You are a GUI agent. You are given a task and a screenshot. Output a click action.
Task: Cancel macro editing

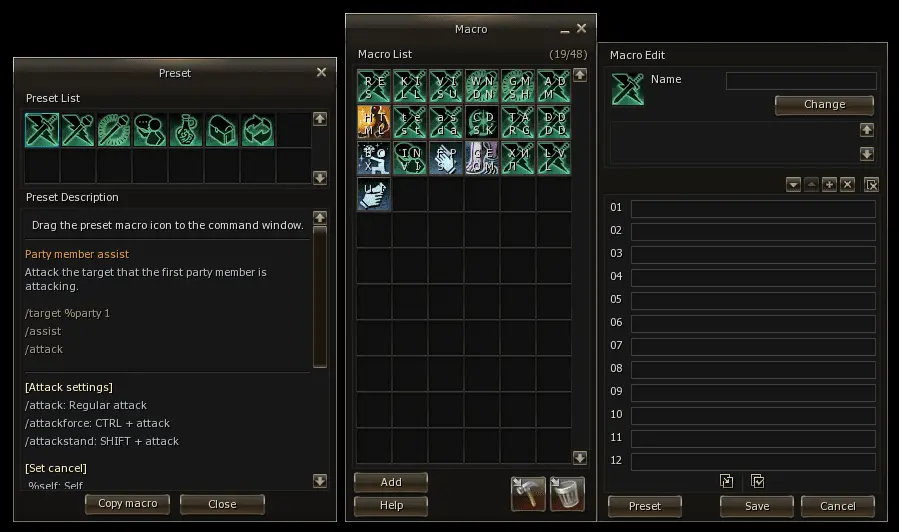click(838, 506)
